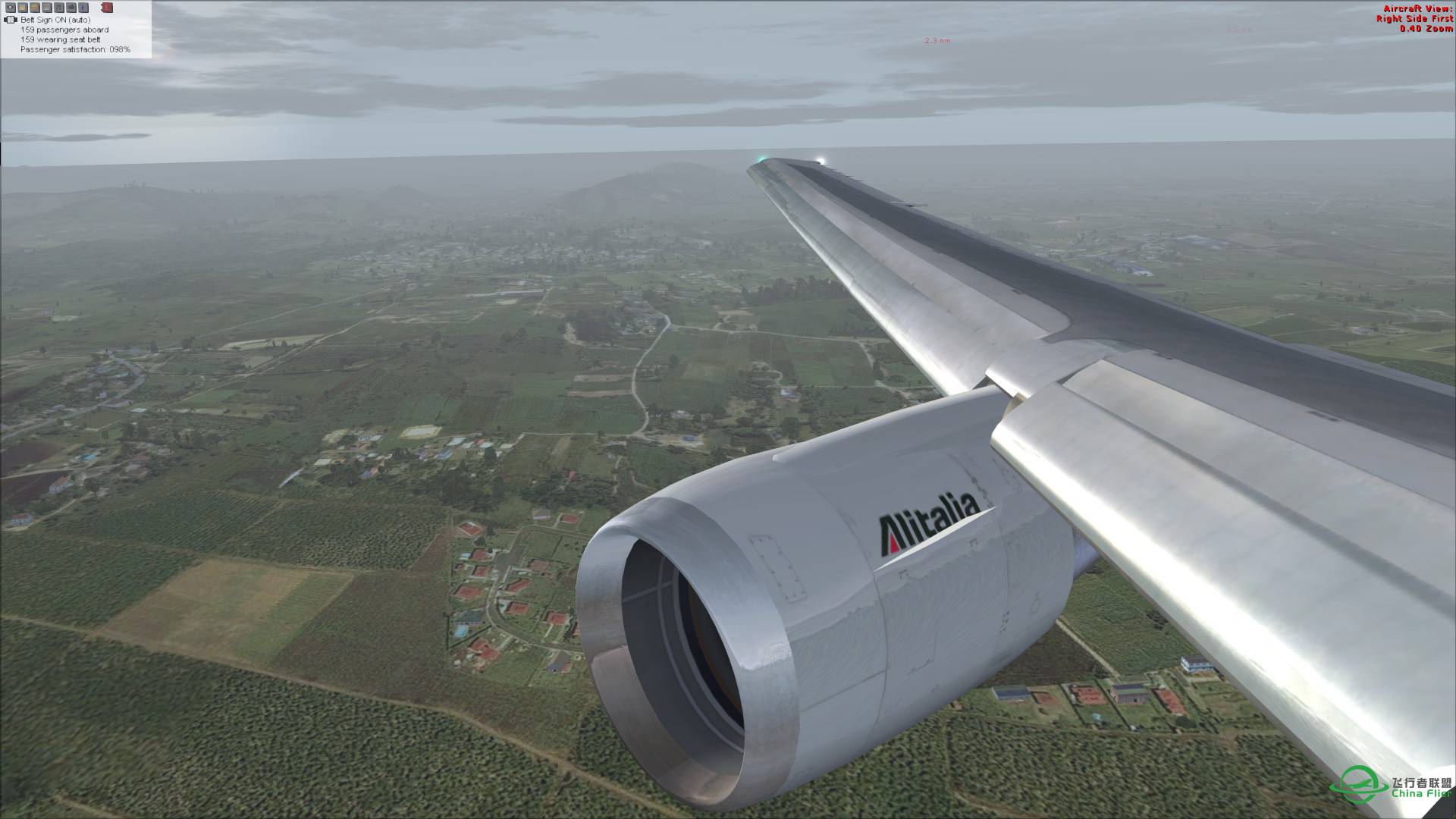Click the blue info toolbar icon

82,8
